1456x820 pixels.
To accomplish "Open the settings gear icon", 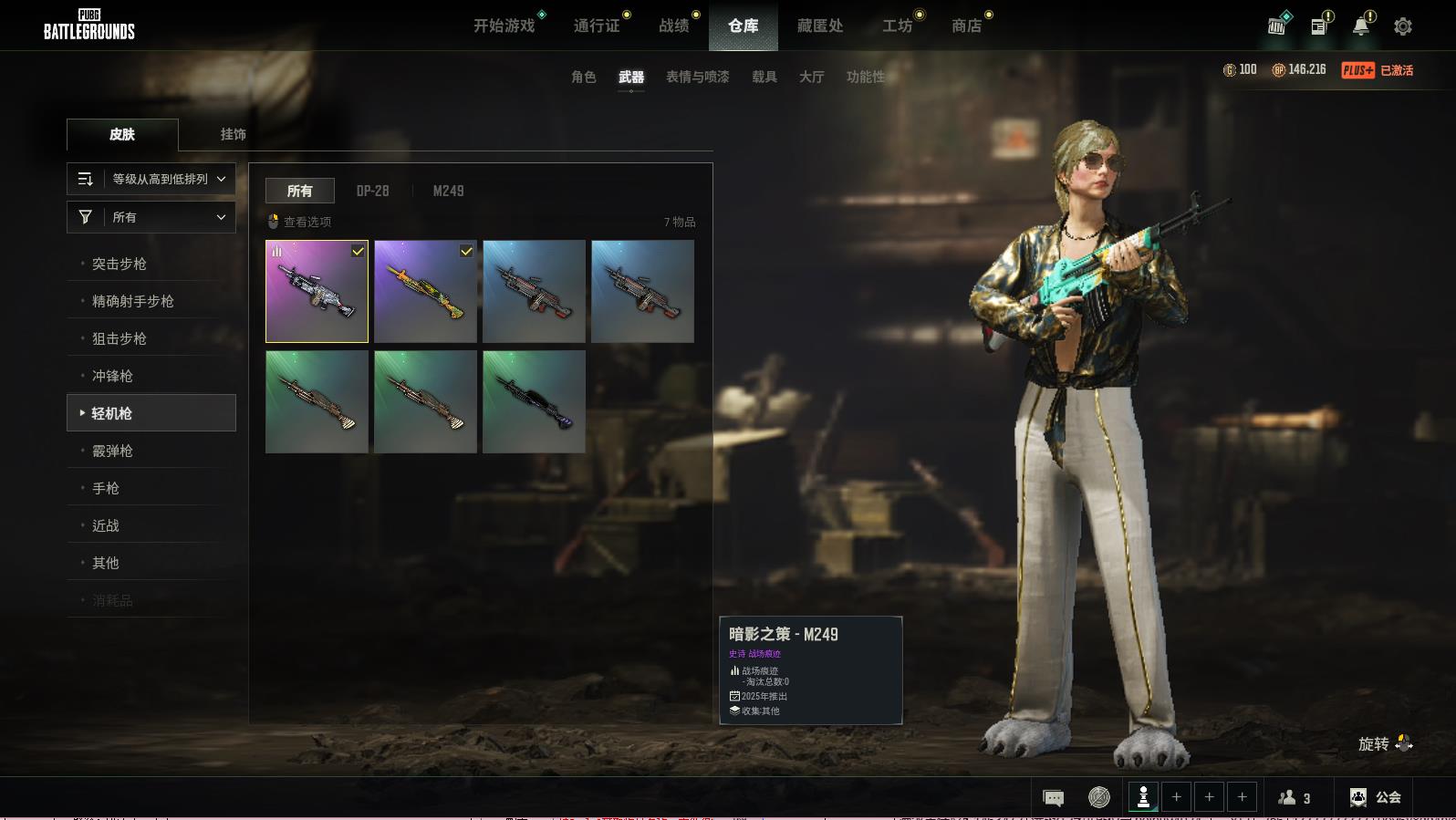I will click(x=1402, y=26).
